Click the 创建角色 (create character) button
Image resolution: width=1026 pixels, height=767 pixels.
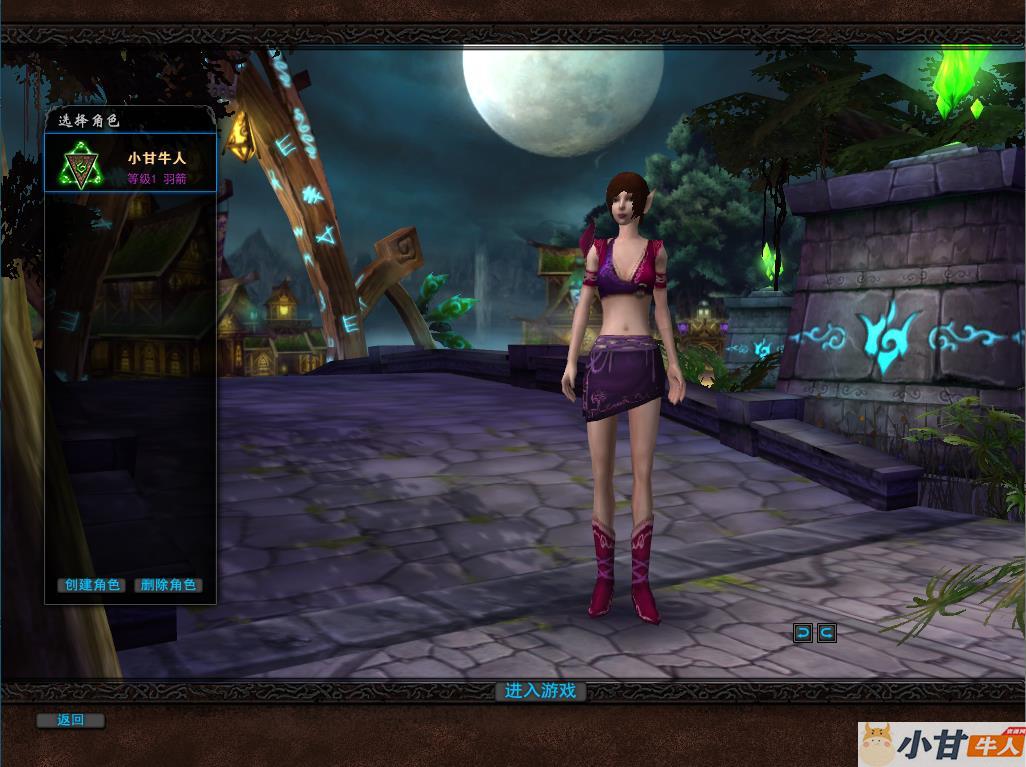click(91, 585)
